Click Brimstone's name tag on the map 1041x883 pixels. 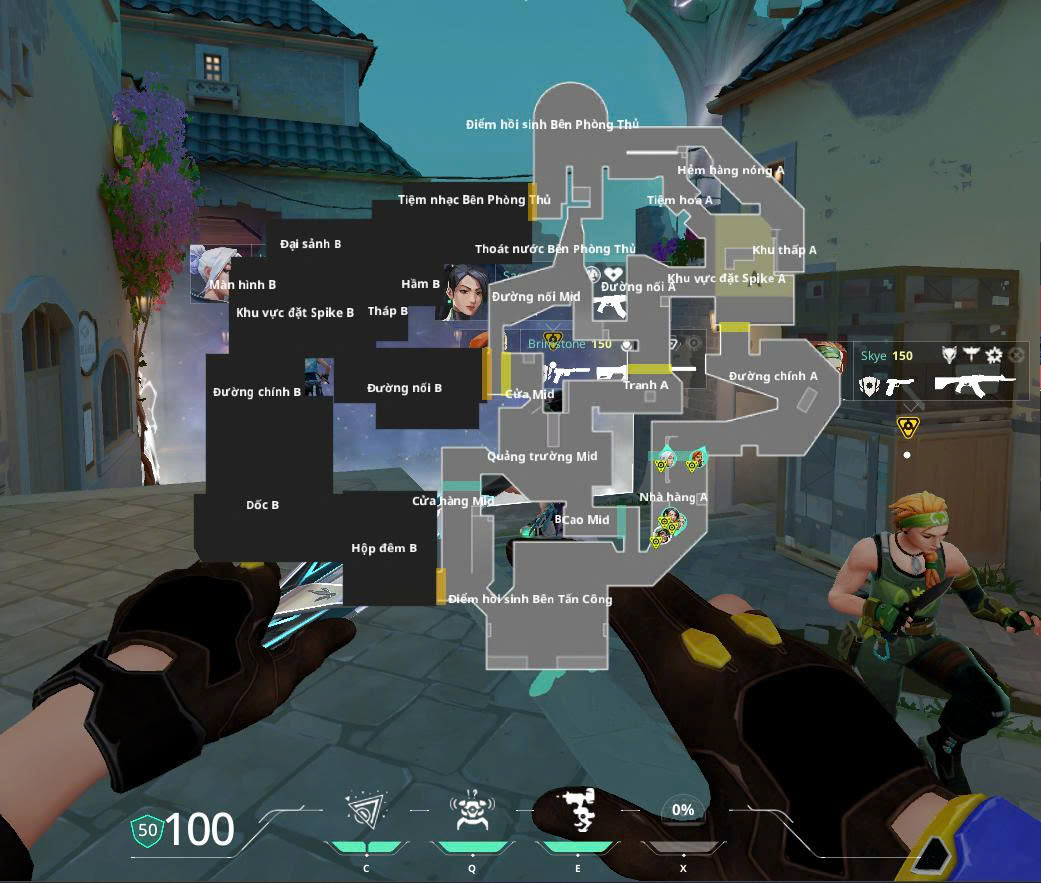pos(557,344)
